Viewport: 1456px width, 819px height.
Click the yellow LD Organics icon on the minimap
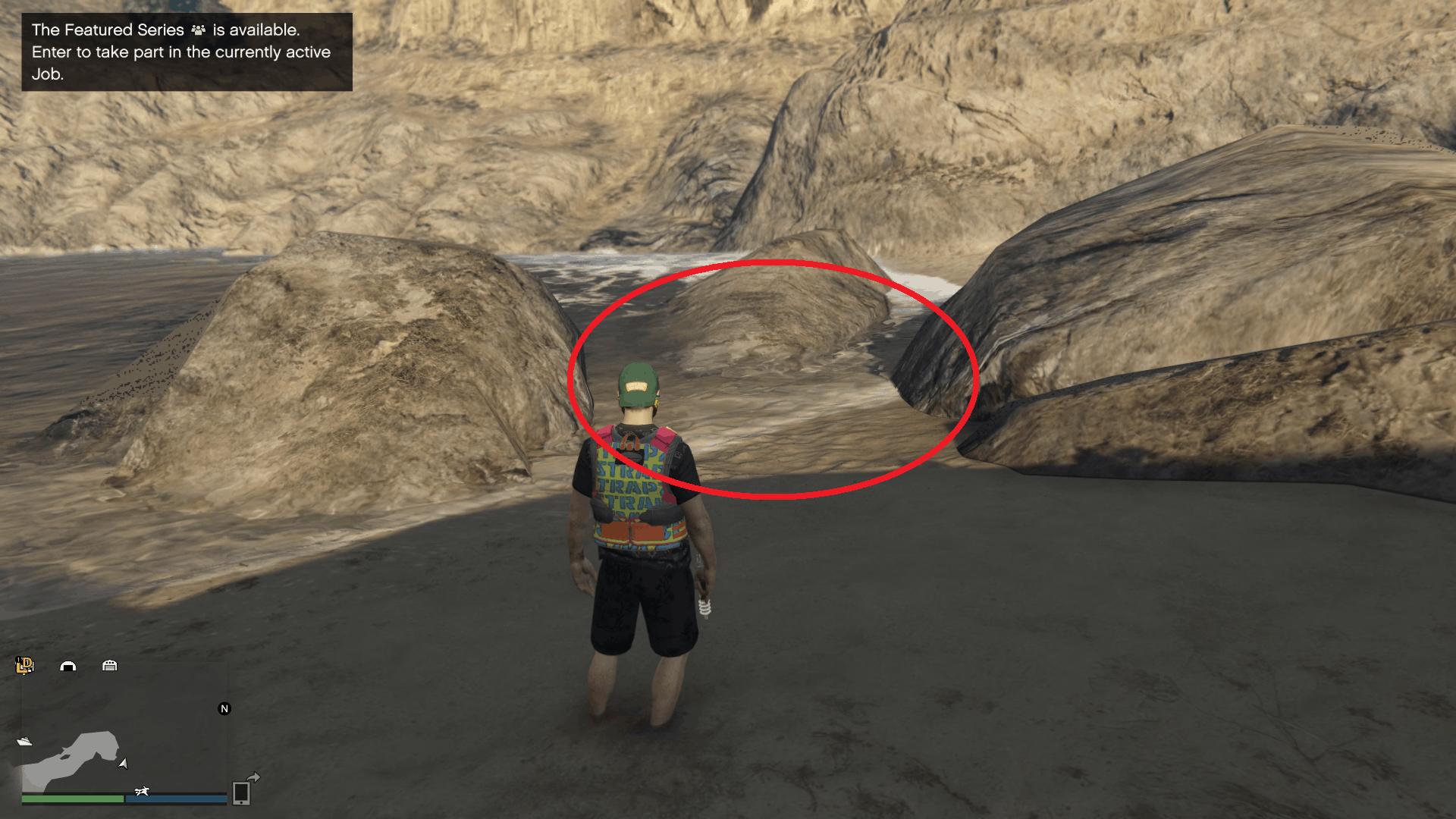[x=24, y=666]
